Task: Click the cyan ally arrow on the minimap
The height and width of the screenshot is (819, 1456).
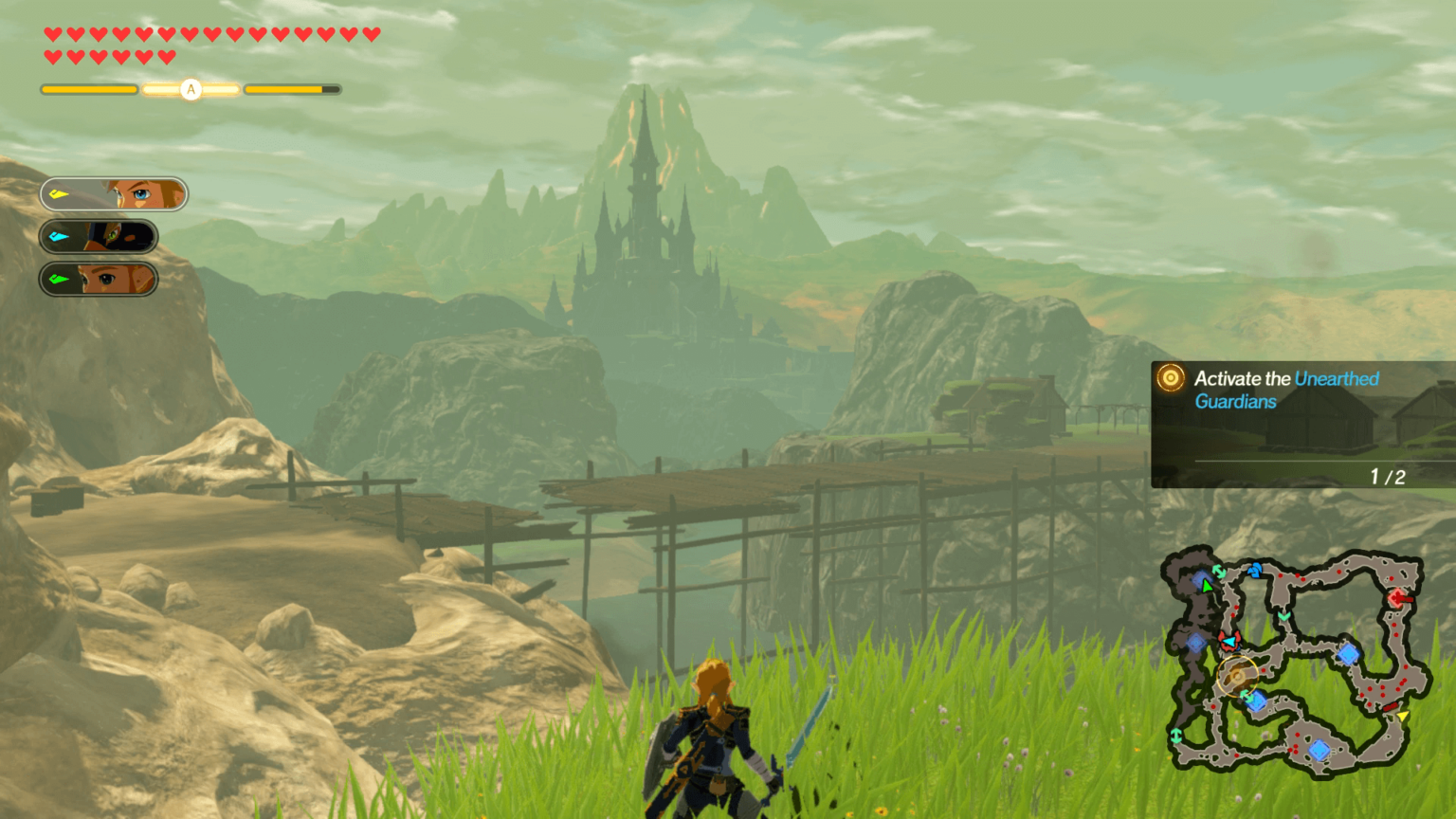Action: coord(1229,643)
